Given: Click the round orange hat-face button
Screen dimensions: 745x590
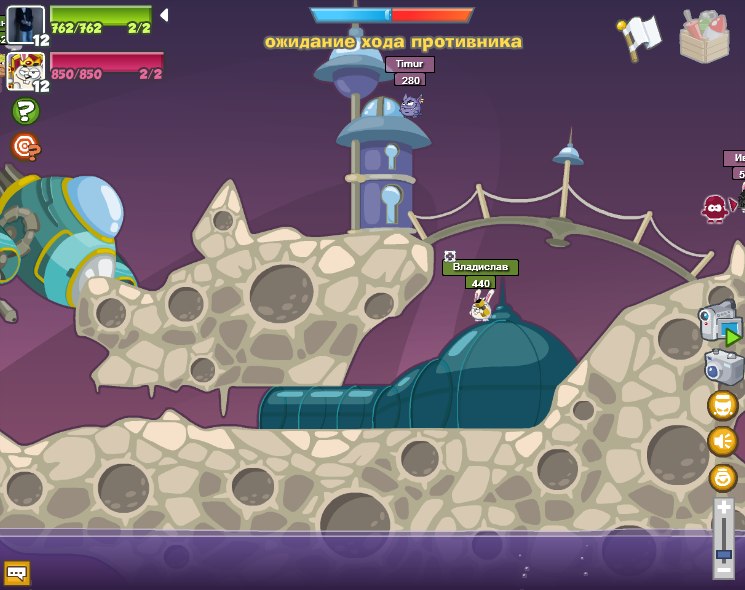Looking at the screenshot, I should pos(722,405).
